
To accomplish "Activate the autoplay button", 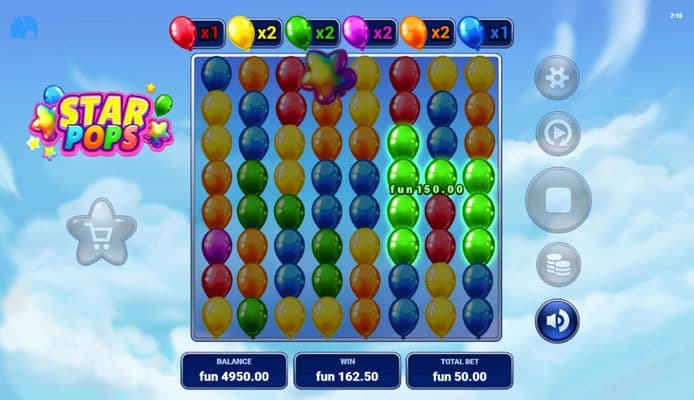I will (x=557, y=131).
